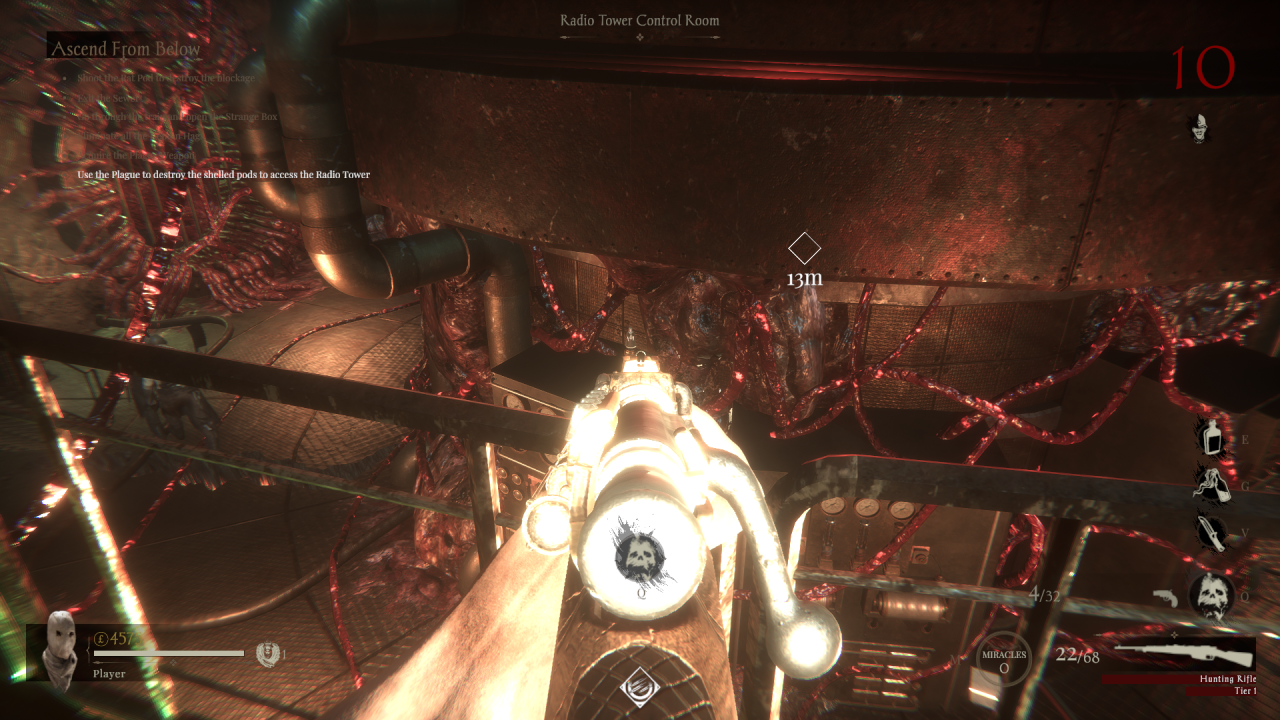This screenshot has width=1280, height=720.
Task: Click the masked Player portrait
Action: (62, 645)
